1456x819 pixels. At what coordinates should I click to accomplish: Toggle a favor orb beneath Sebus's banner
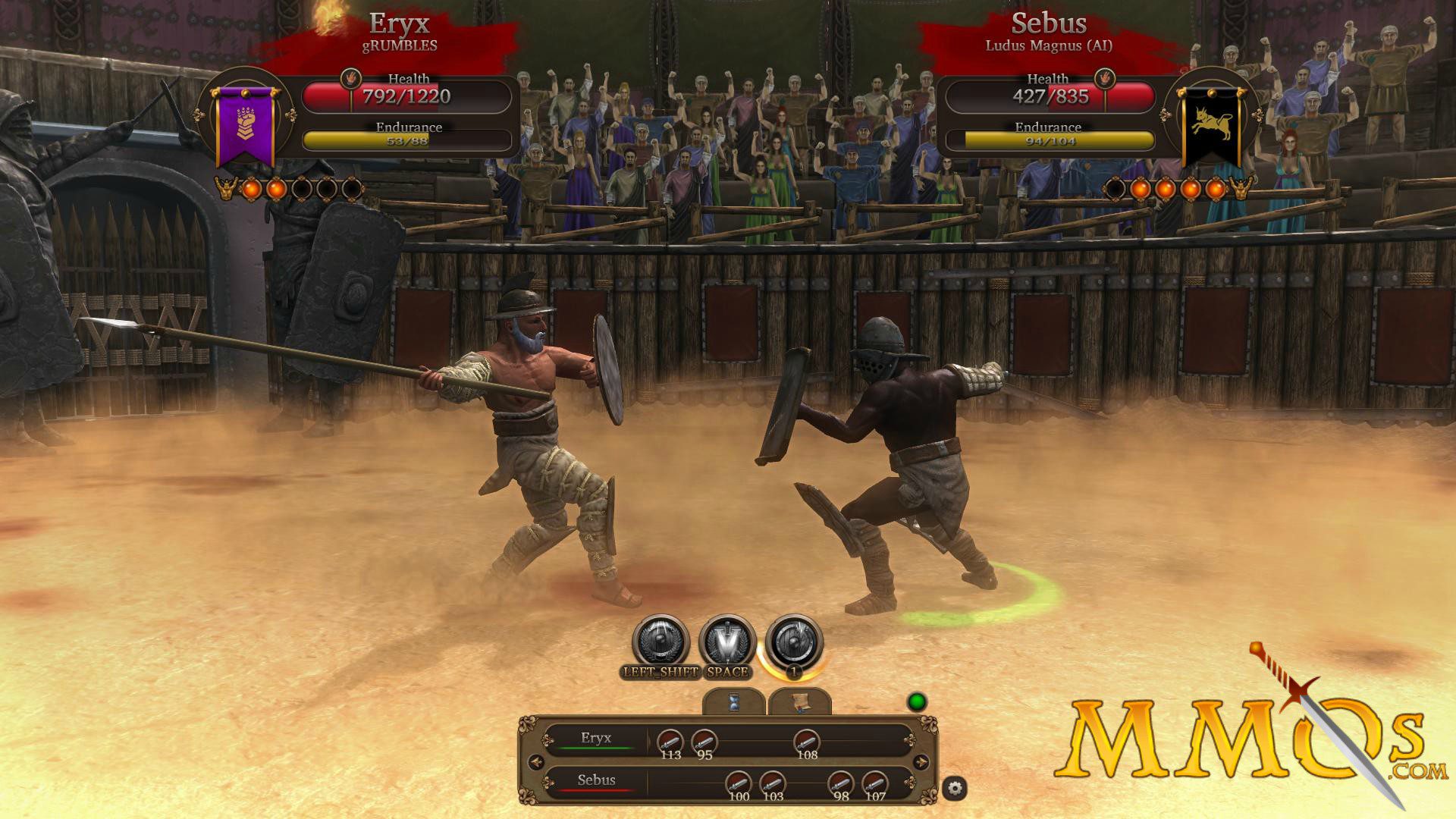[1142, 190]
